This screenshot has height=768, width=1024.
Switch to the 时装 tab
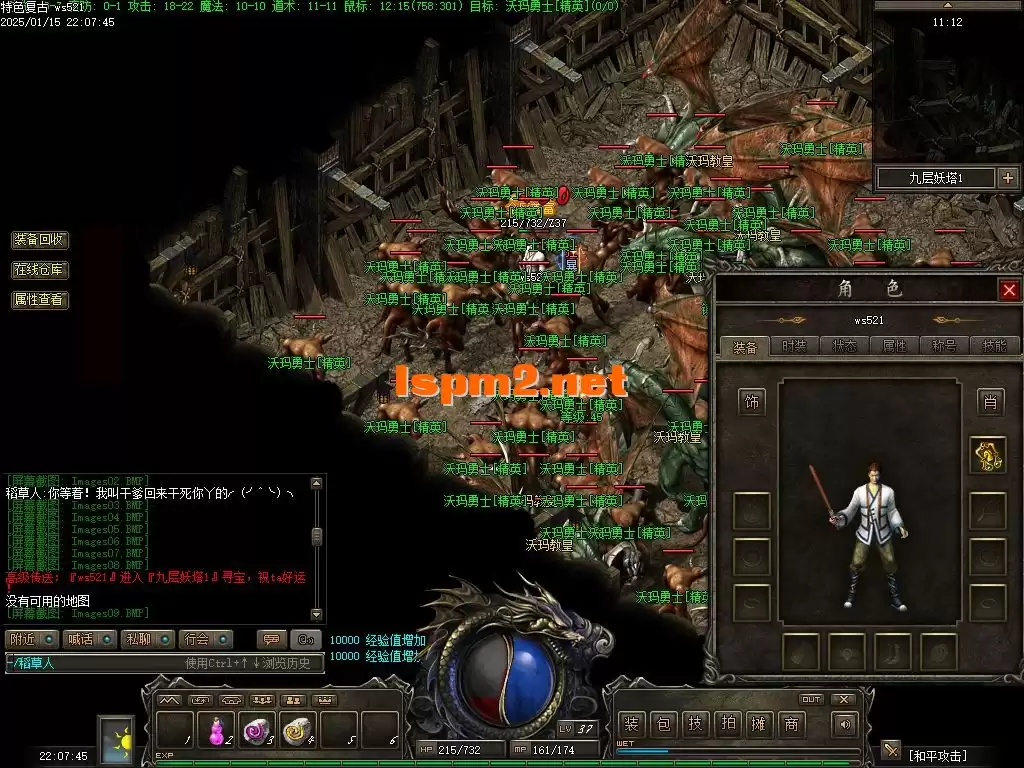click(794, 347)
